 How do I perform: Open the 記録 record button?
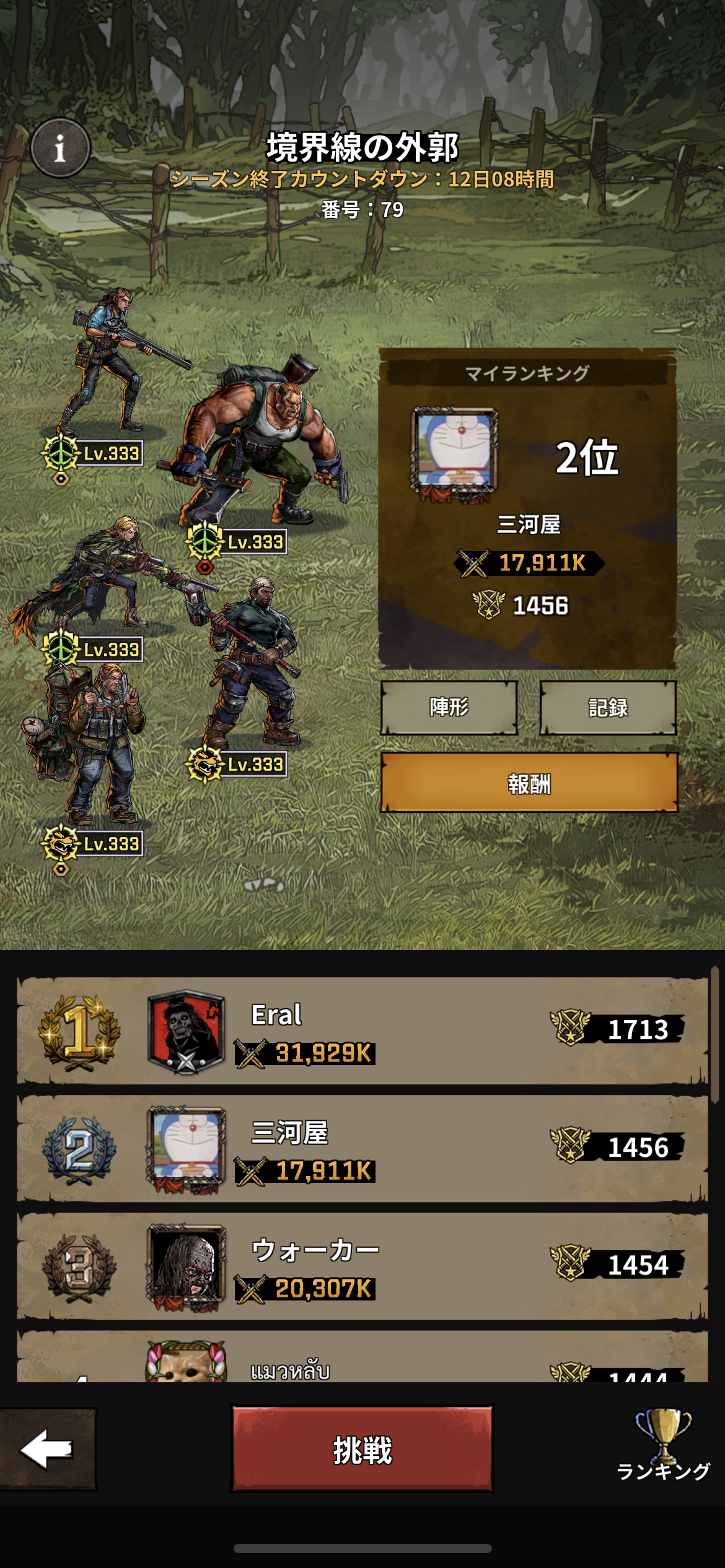tap(607, 707)
